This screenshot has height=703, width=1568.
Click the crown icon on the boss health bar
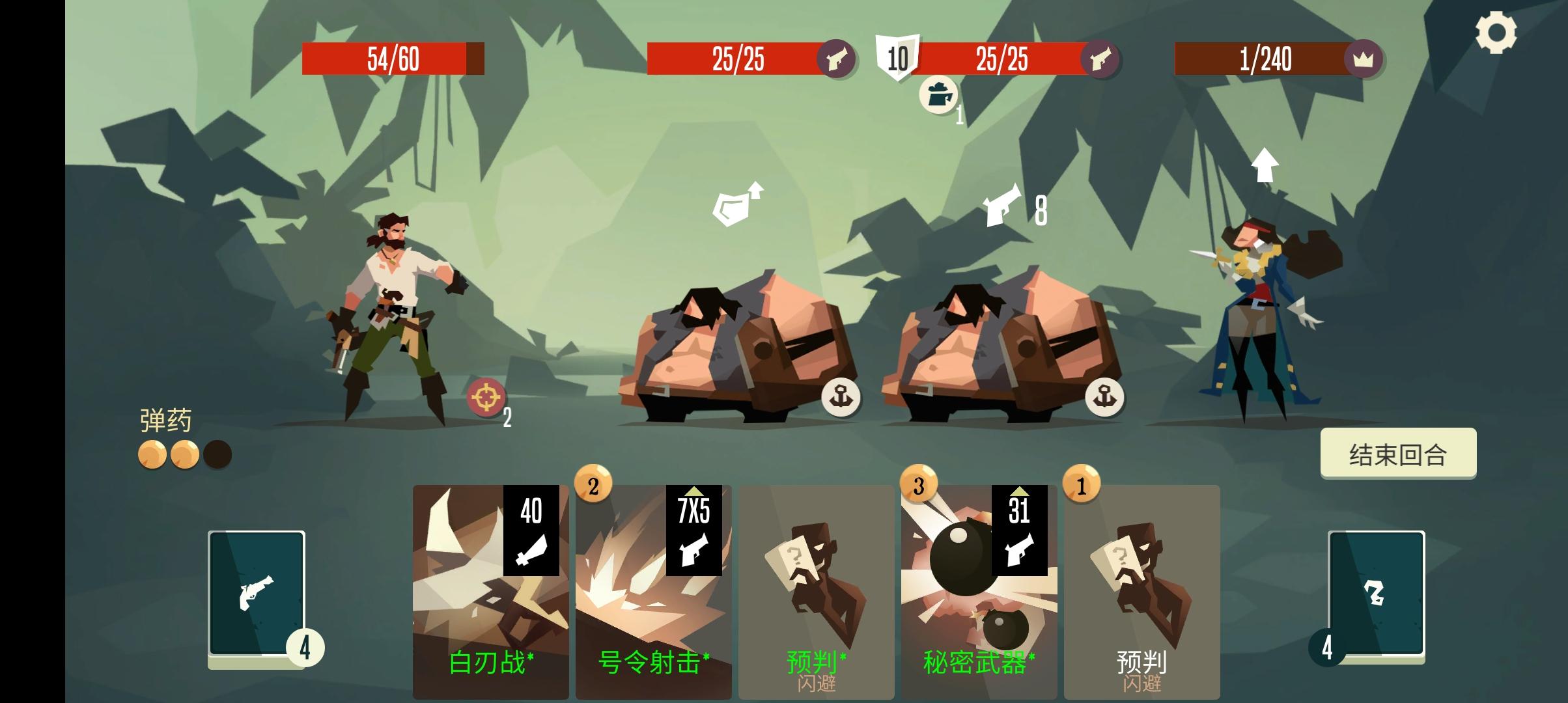click(x=1364, y=59)
